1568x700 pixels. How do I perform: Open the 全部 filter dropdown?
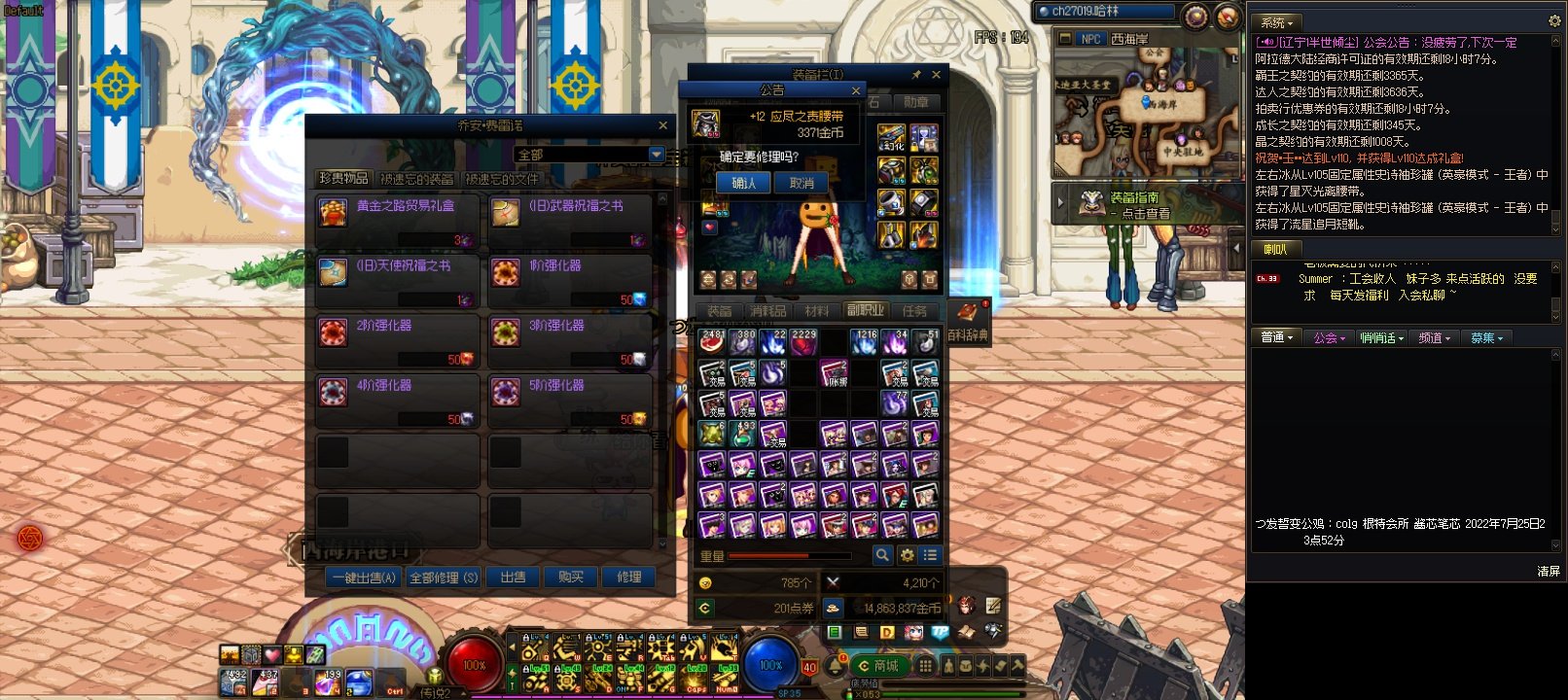tap(657, 155)
